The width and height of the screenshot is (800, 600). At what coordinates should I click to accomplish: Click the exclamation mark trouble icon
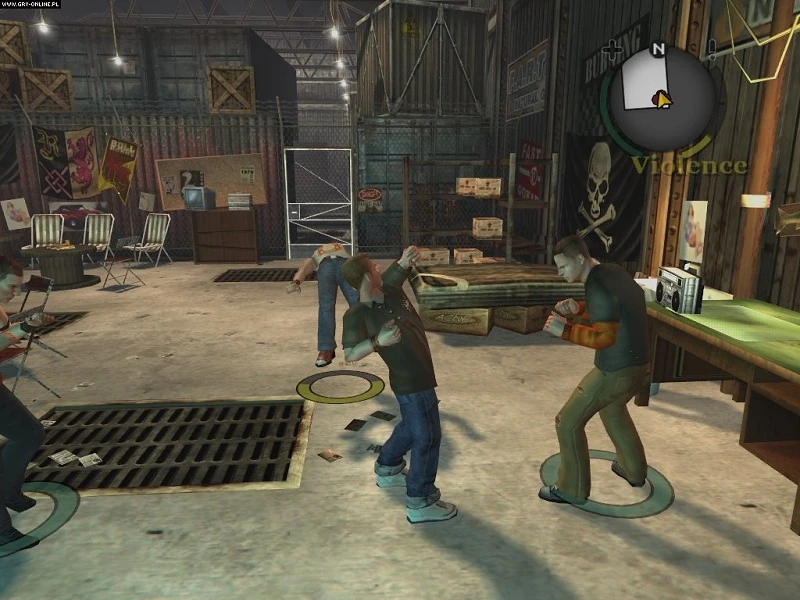tap(711, 50)
